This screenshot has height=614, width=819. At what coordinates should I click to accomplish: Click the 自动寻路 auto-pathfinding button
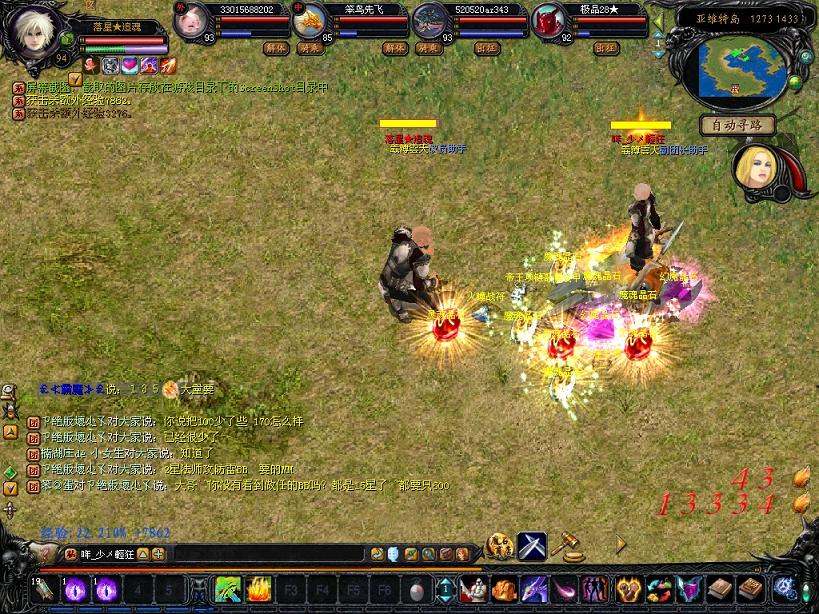[738, 125]
